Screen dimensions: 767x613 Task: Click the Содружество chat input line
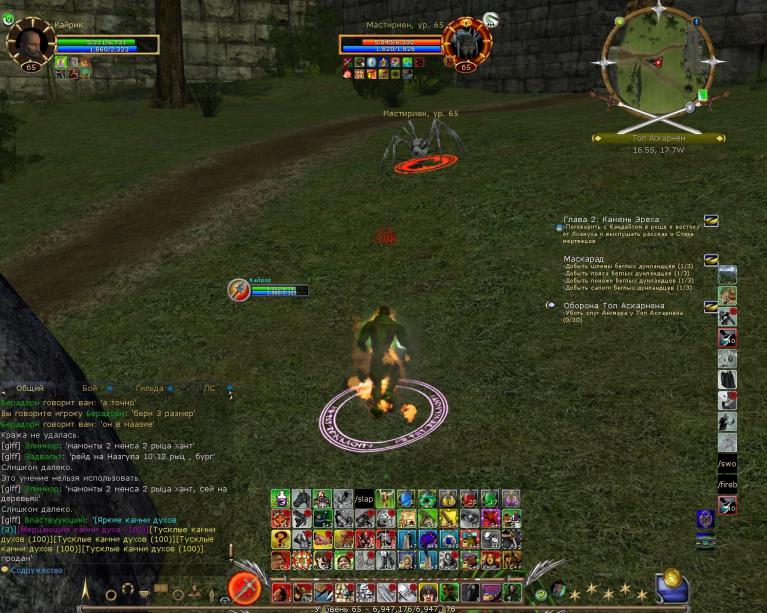click(100, 571)
